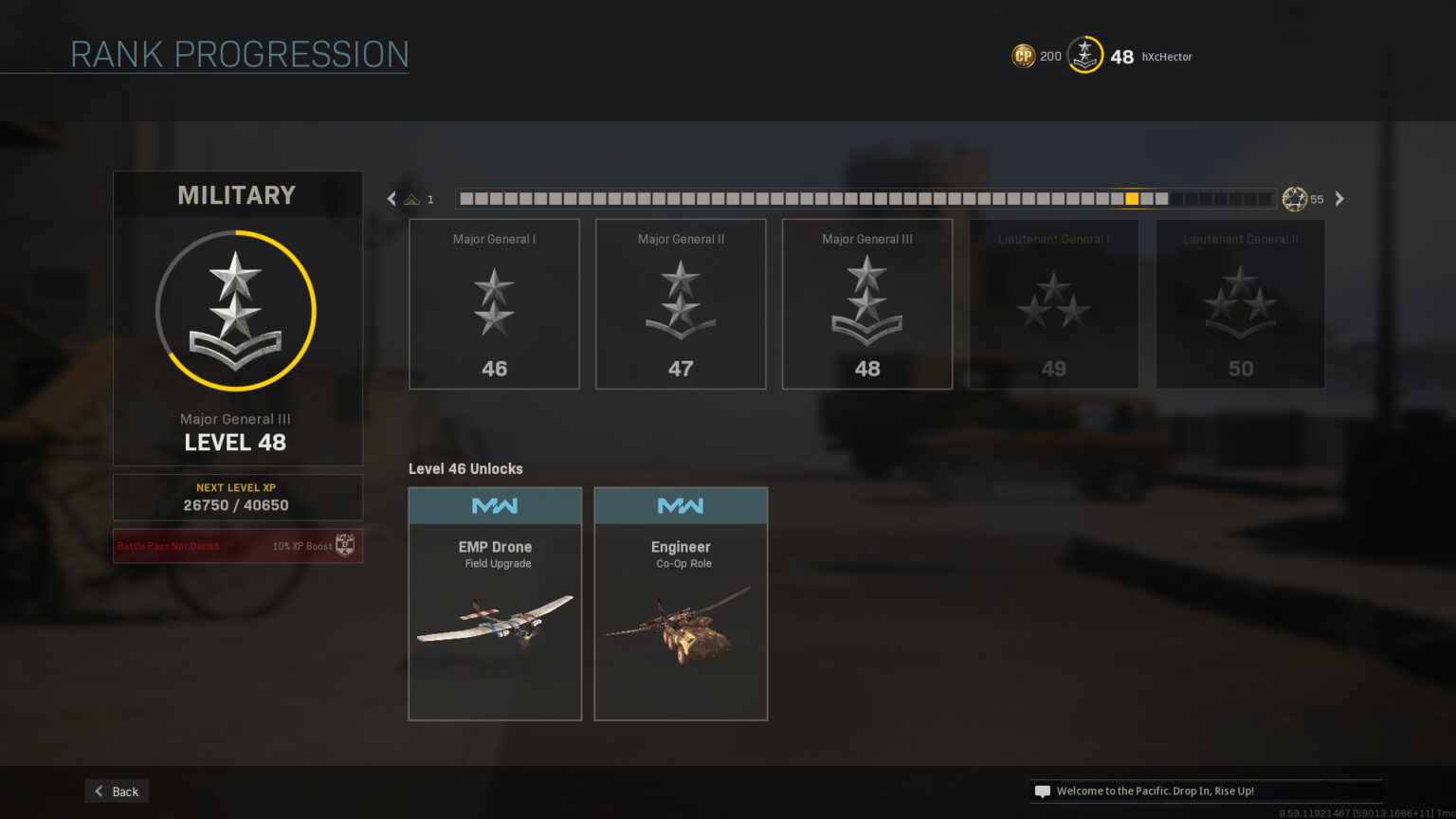This screenshot has height=819, width=1456.
Task: Select the Major General I rank card
Action: 494,303
